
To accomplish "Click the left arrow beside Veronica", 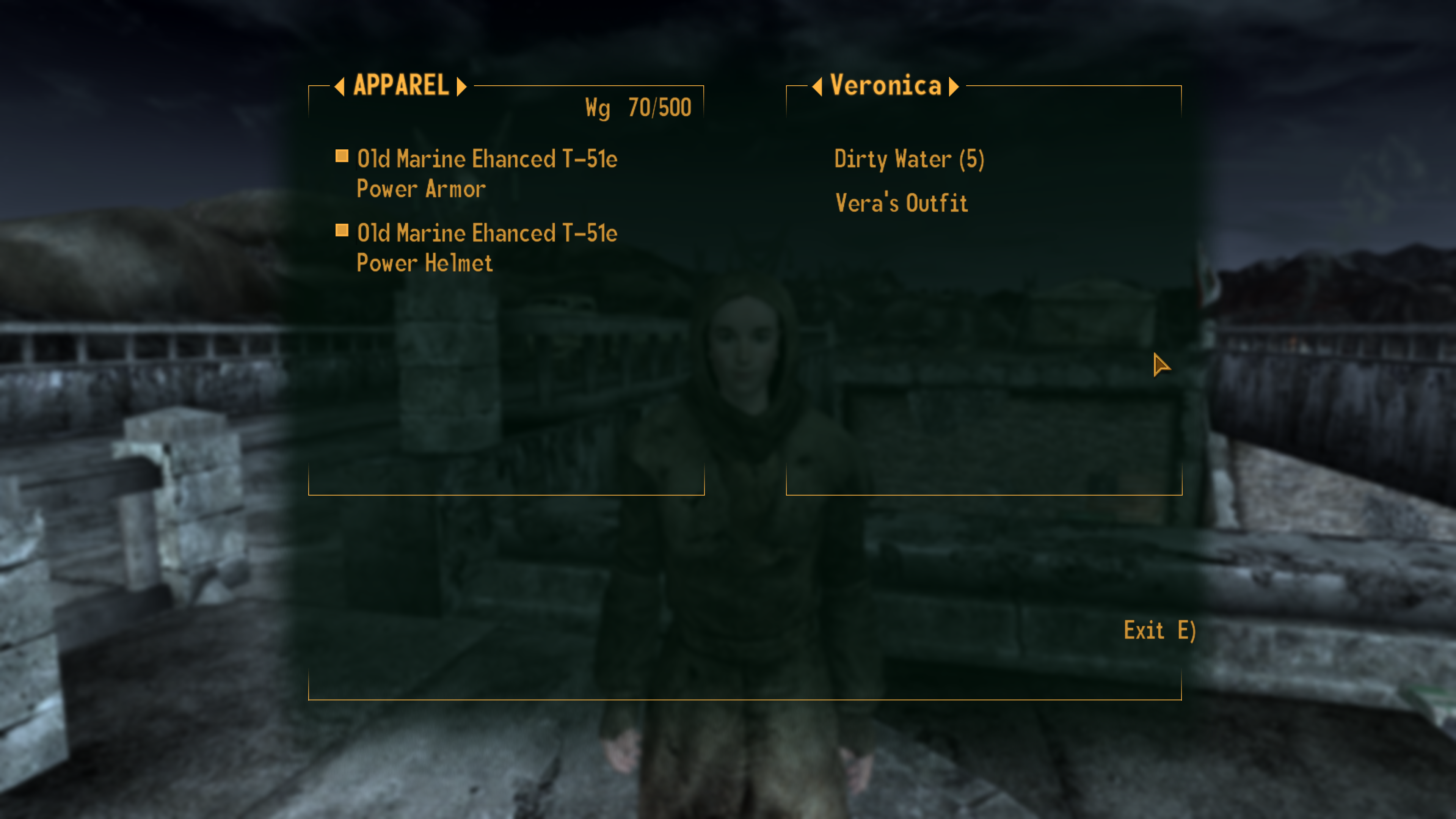I will (x=817, y=86).
